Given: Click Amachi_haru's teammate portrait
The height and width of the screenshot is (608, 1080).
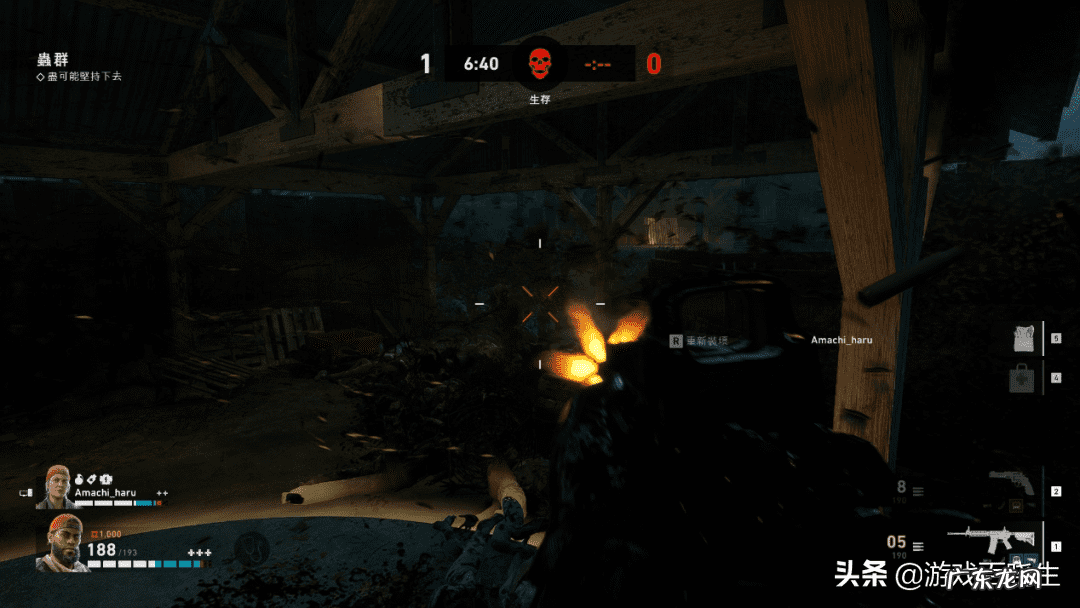Looking at the screenshot, I should [57, 487].
